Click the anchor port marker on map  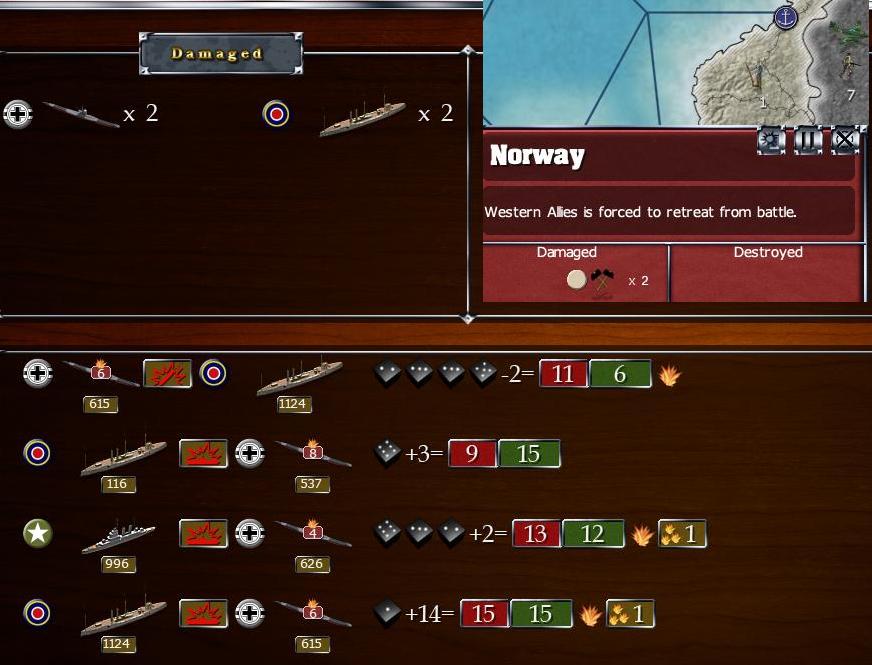click(x=787, y=17)
